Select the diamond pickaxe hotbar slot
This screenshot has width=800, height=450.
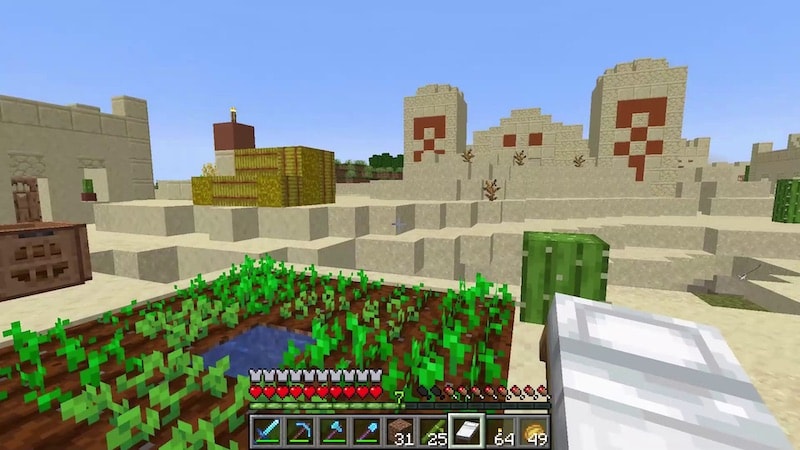tap(300, 431)
